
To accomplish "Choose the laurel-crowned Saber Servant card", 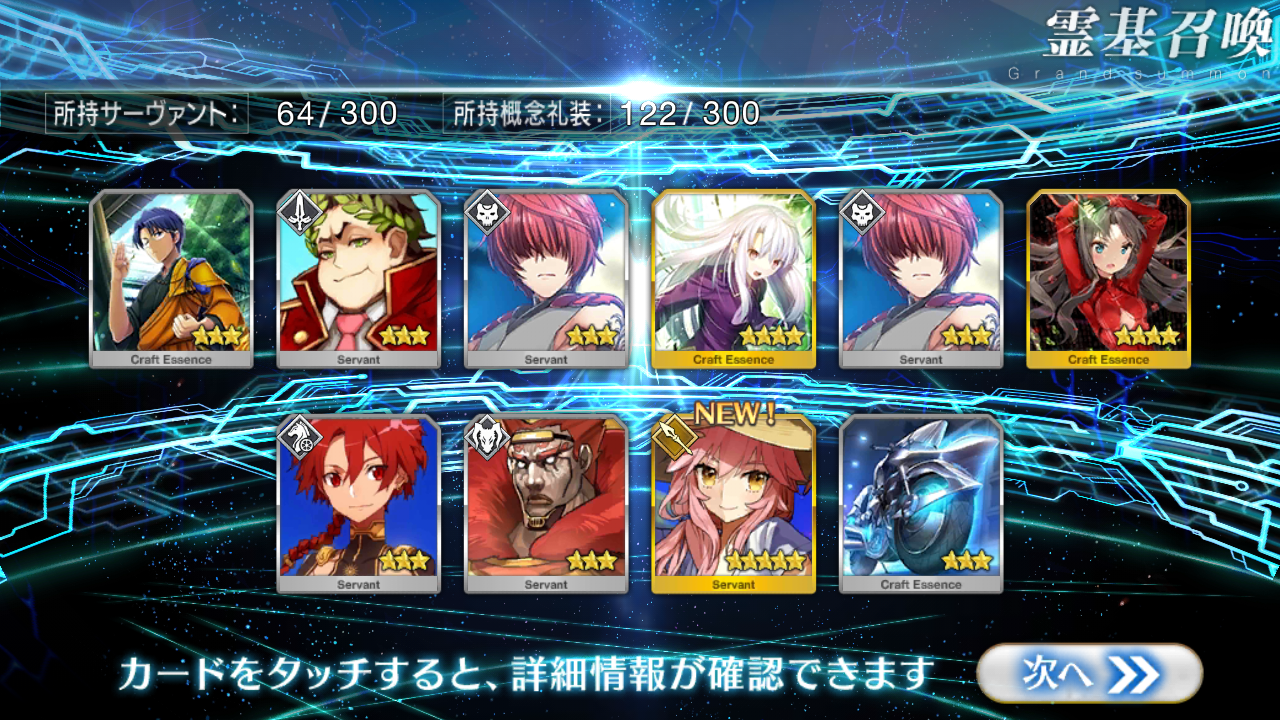I will [358, 278].
